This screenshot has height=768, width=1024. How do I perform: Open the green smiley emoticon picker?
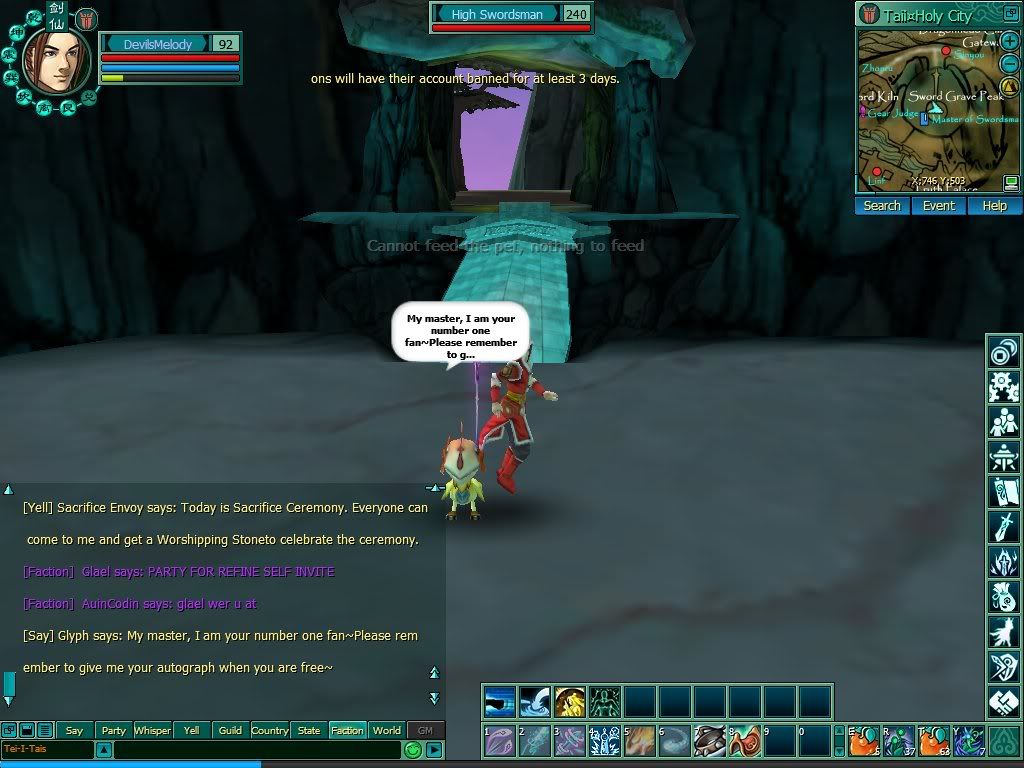pyautogui.click(x=413, y=749)
